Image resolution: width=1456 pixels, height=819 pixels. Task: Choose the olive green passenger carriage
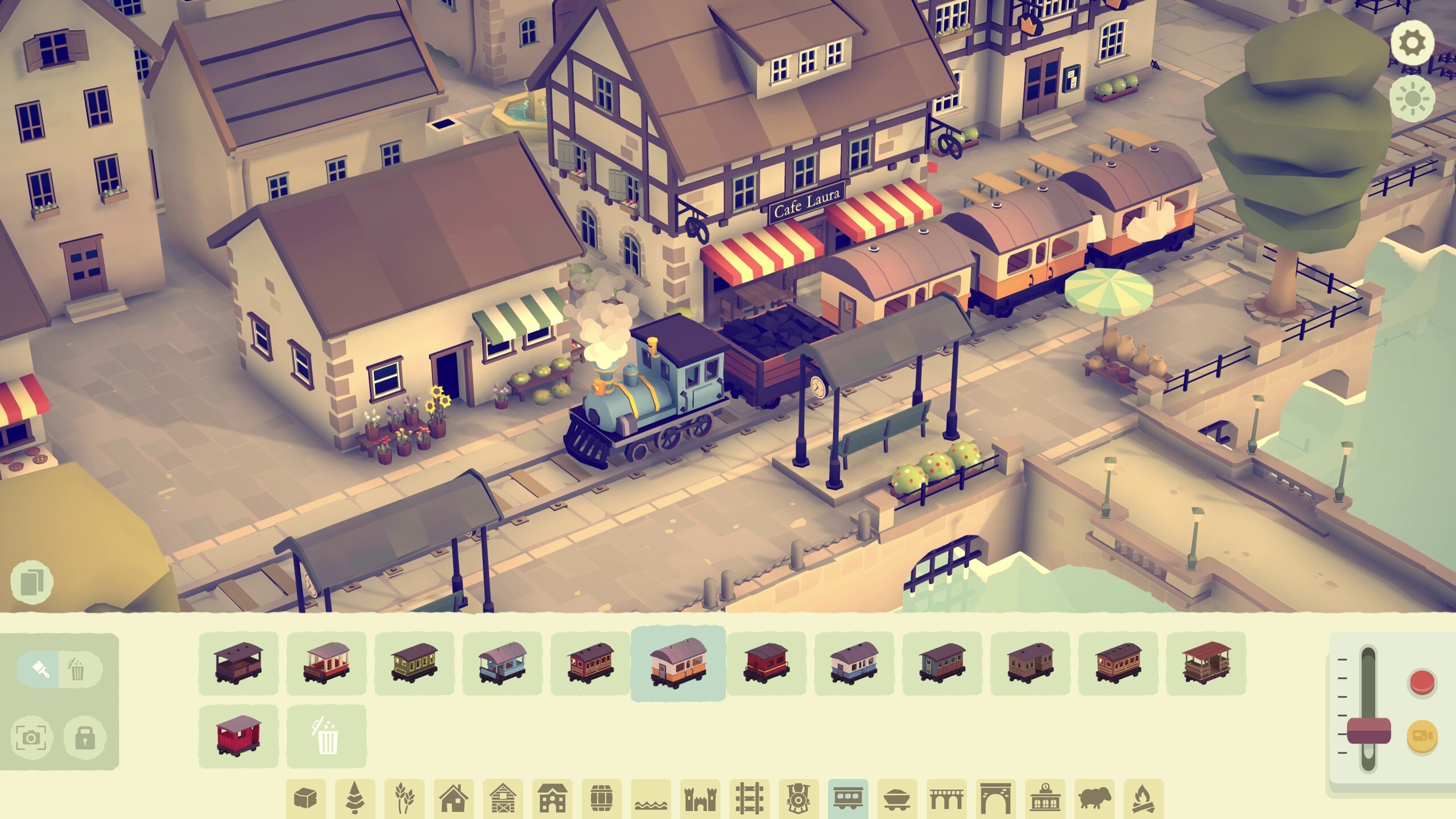[x=414, y=663]
